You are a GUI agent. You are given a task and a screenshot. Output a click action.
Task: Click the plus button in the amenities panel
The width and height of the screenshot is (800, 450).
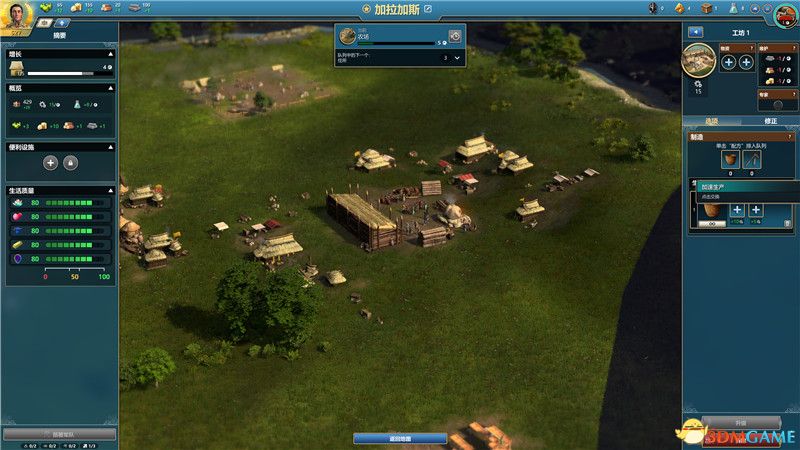[x=50, y=163]
